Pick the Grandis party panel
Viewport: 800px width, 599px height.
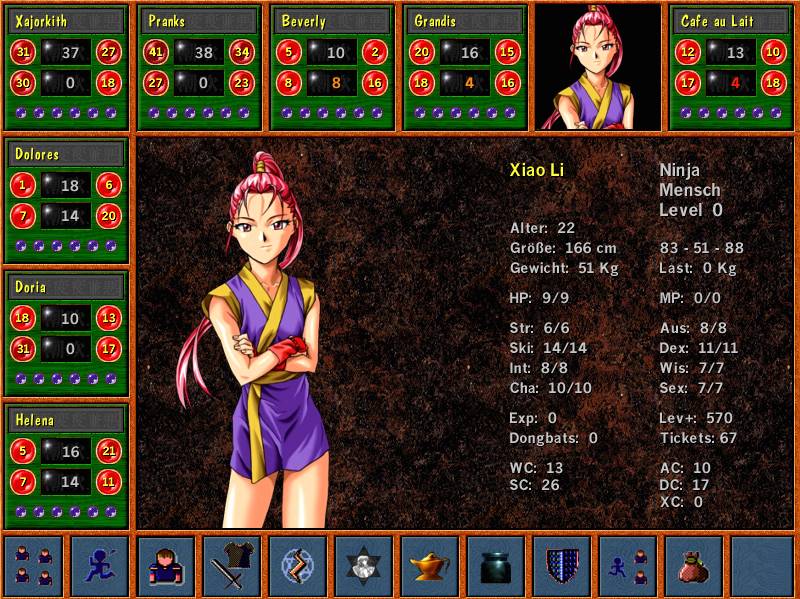(465, 66)
